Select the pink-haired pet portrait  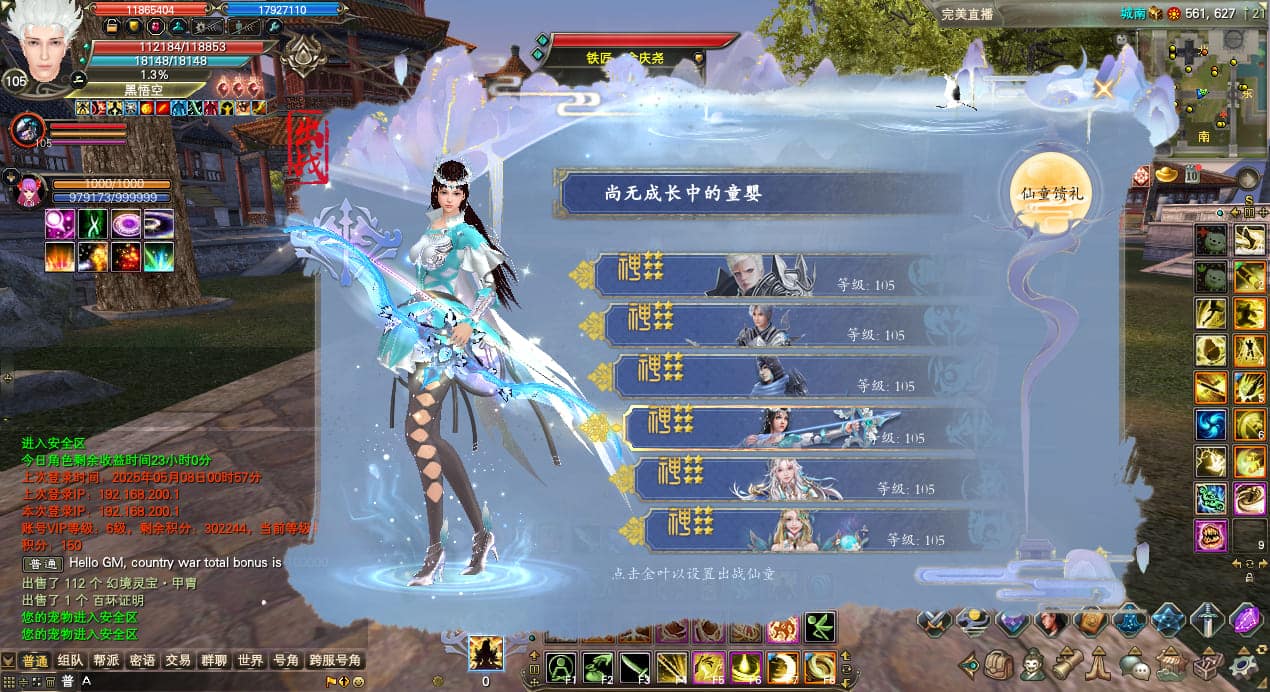tap(28, 189)
